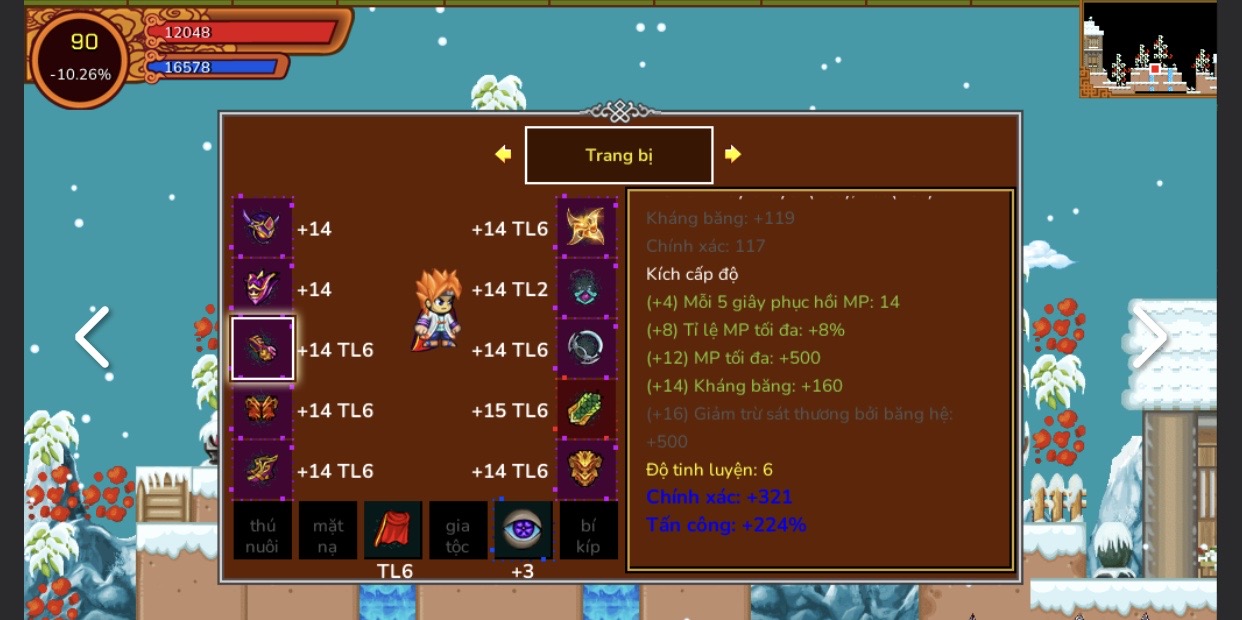The width and height of the screenshot is (1242, 620).
Task: Select the golden armor mask slot
Action: pyautogui.click(x=586, y=470)
